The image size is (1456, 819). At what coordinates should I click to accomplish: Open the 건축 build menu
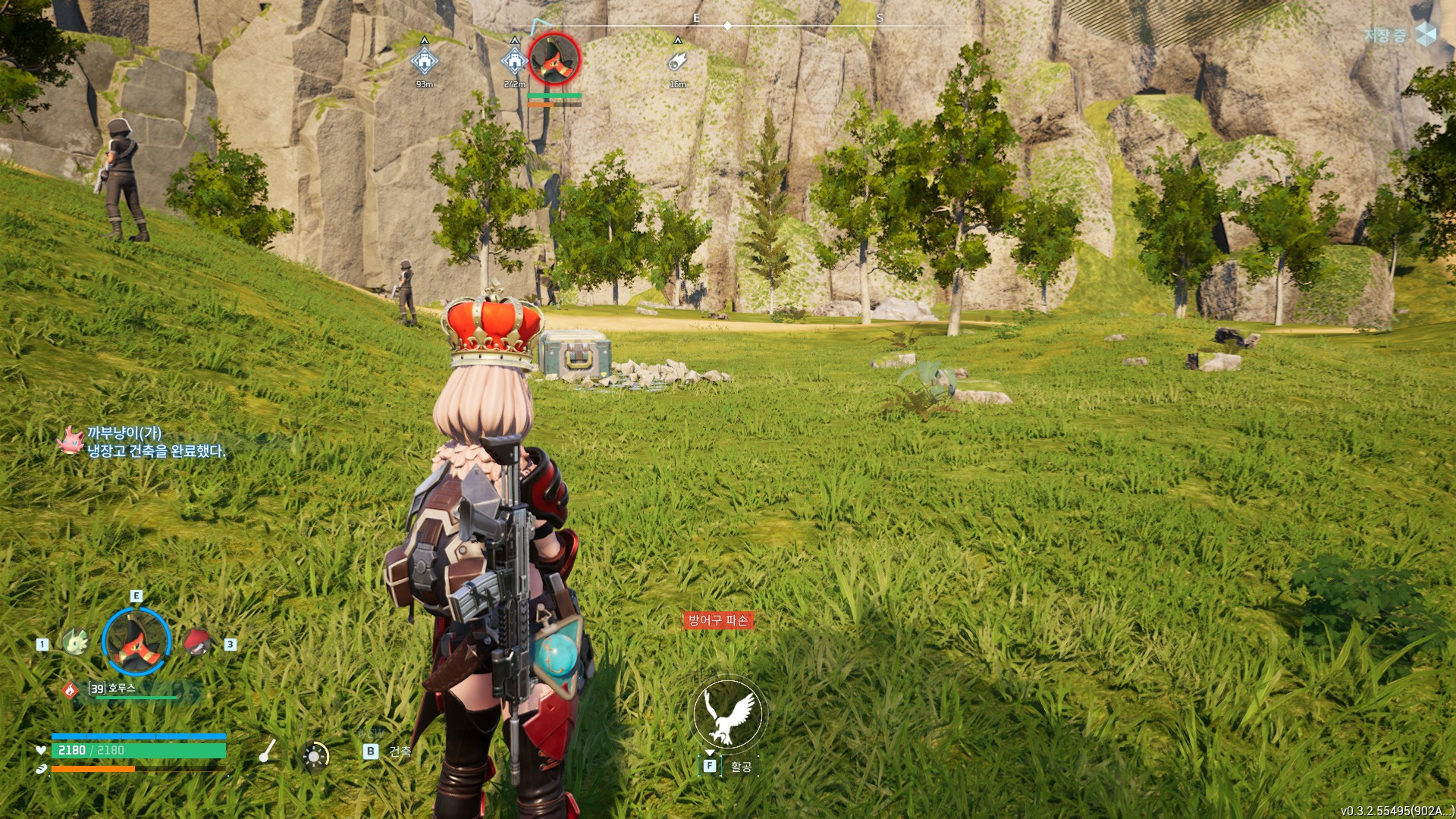point(387,752)
